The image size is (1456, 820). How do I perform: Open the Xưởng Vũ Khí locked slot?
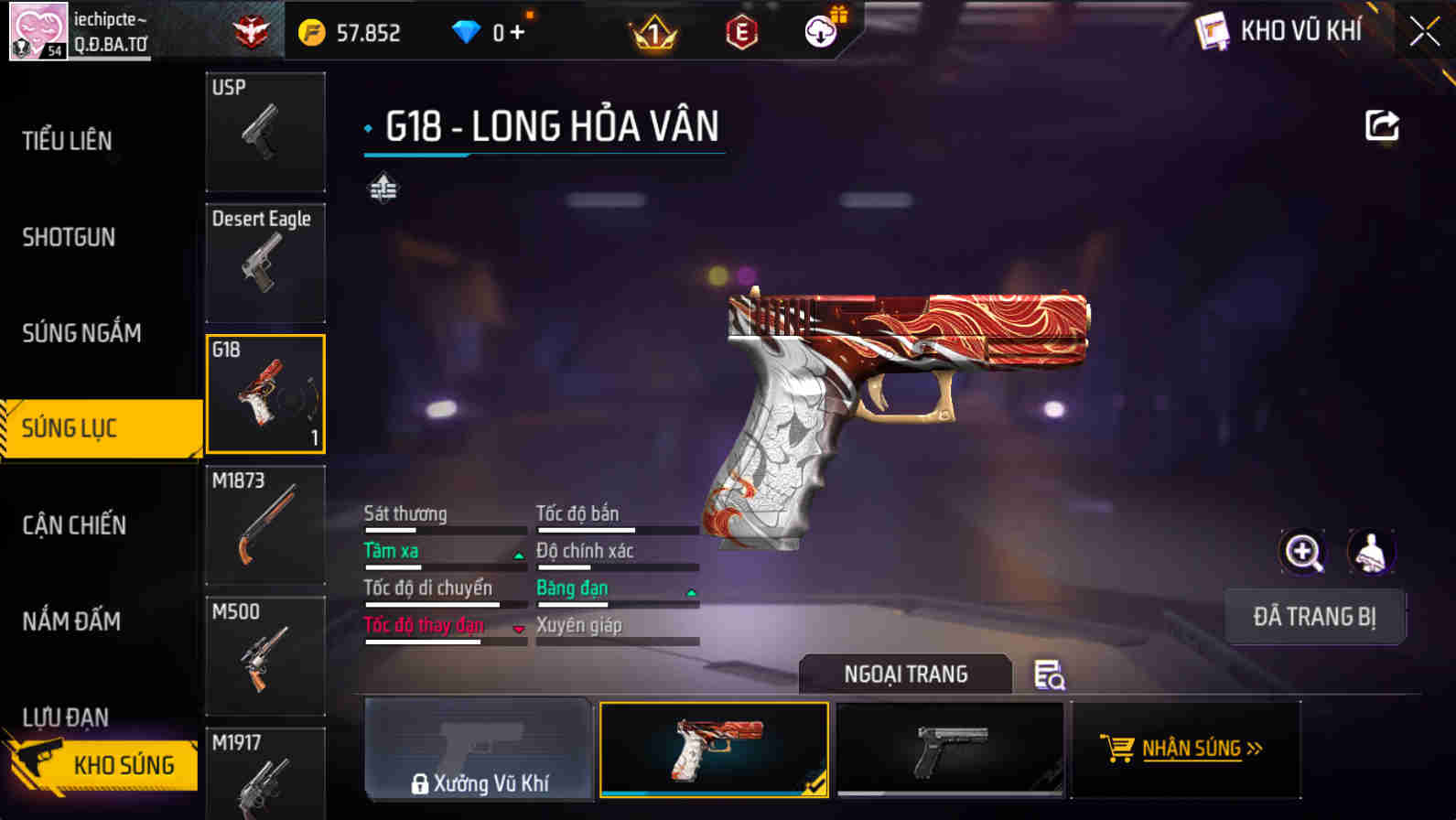click(479, 750)
